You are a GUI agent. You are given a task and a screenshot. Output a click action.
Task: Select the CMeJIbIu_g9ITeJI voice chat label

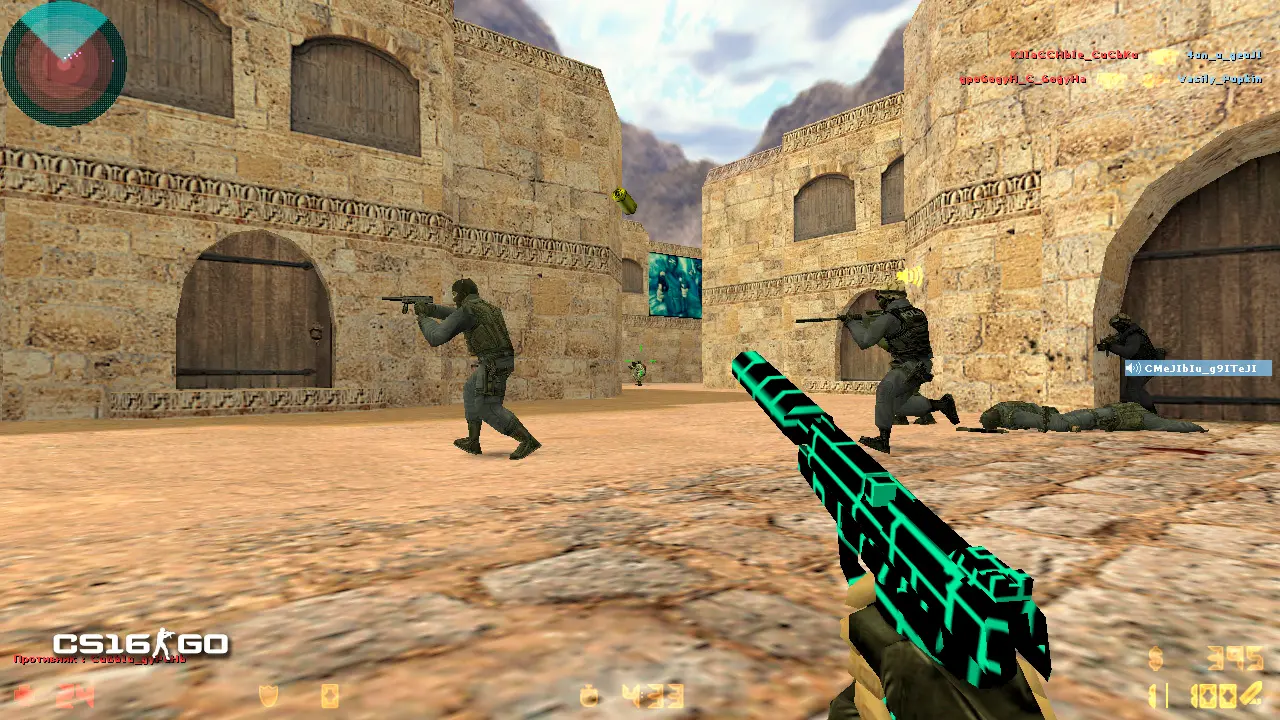tap(1198, 368)
